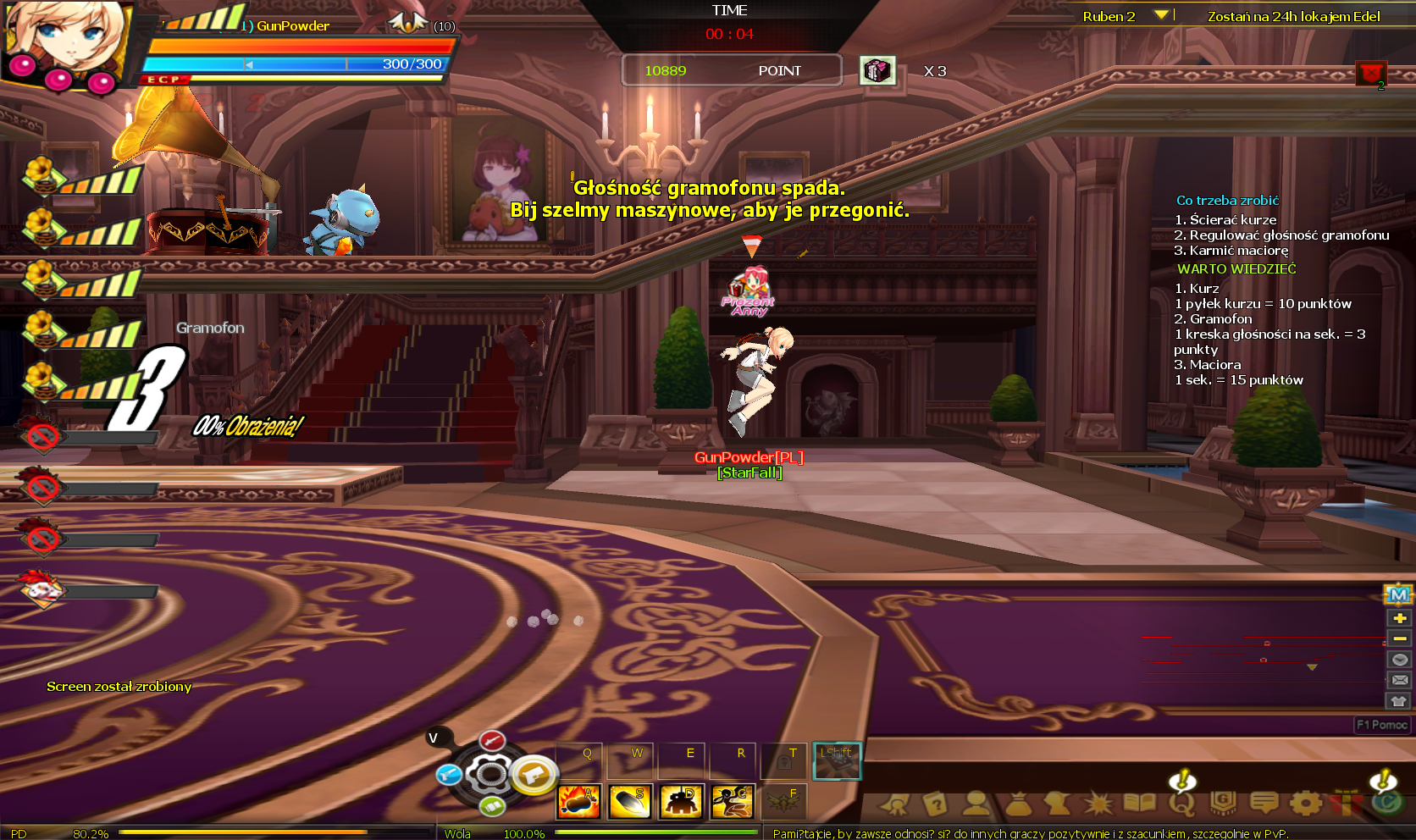Select the blue cannon weapon on the wheel
Image resolution: width=1416 pixels, height=840 pixels.
click(x=449, y=774)
